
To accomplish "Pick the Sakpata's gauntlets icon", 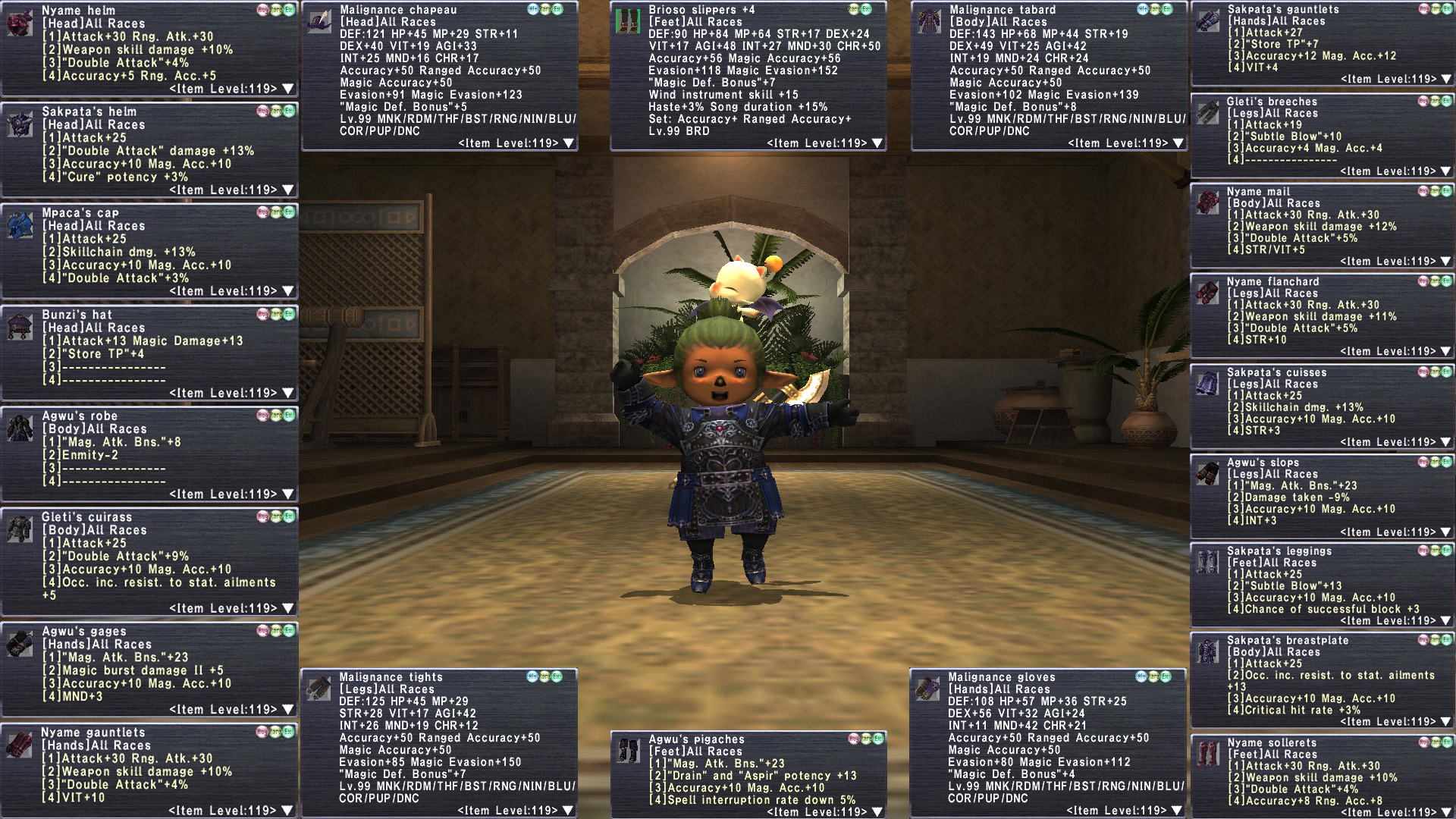I will (1207, 21).
